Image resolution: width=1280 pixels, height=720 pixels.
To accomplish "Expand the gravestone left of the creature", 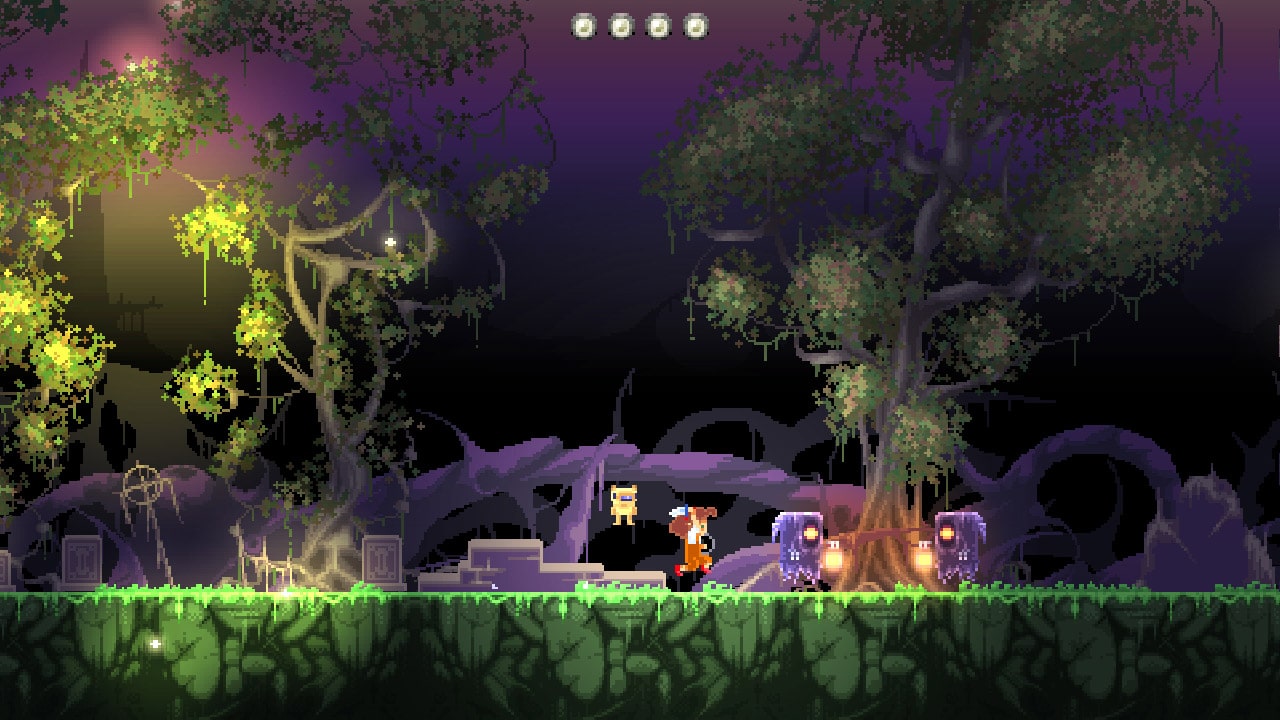I will [381, 558].
